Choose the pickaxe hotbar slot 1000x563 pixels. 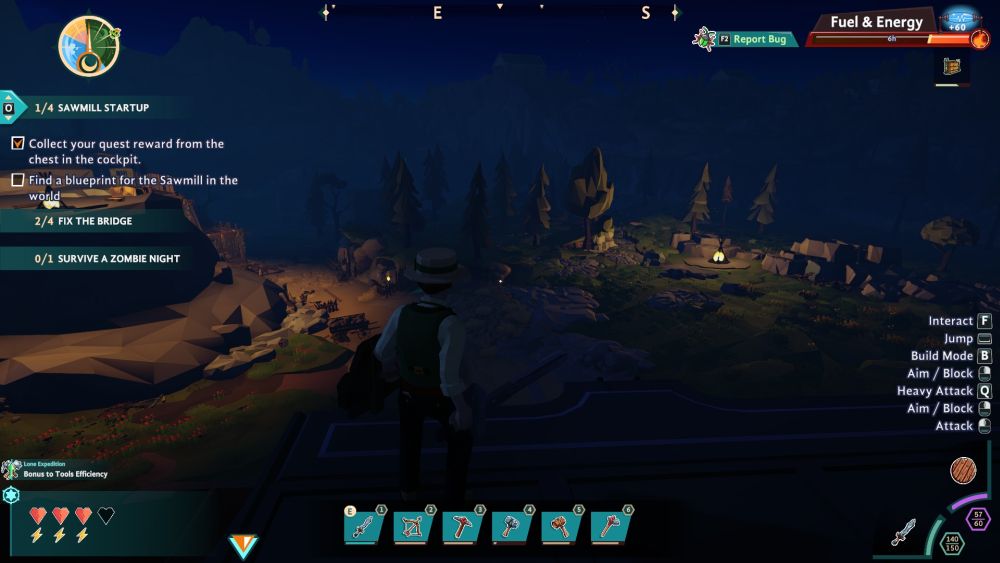tap(461, 526)
